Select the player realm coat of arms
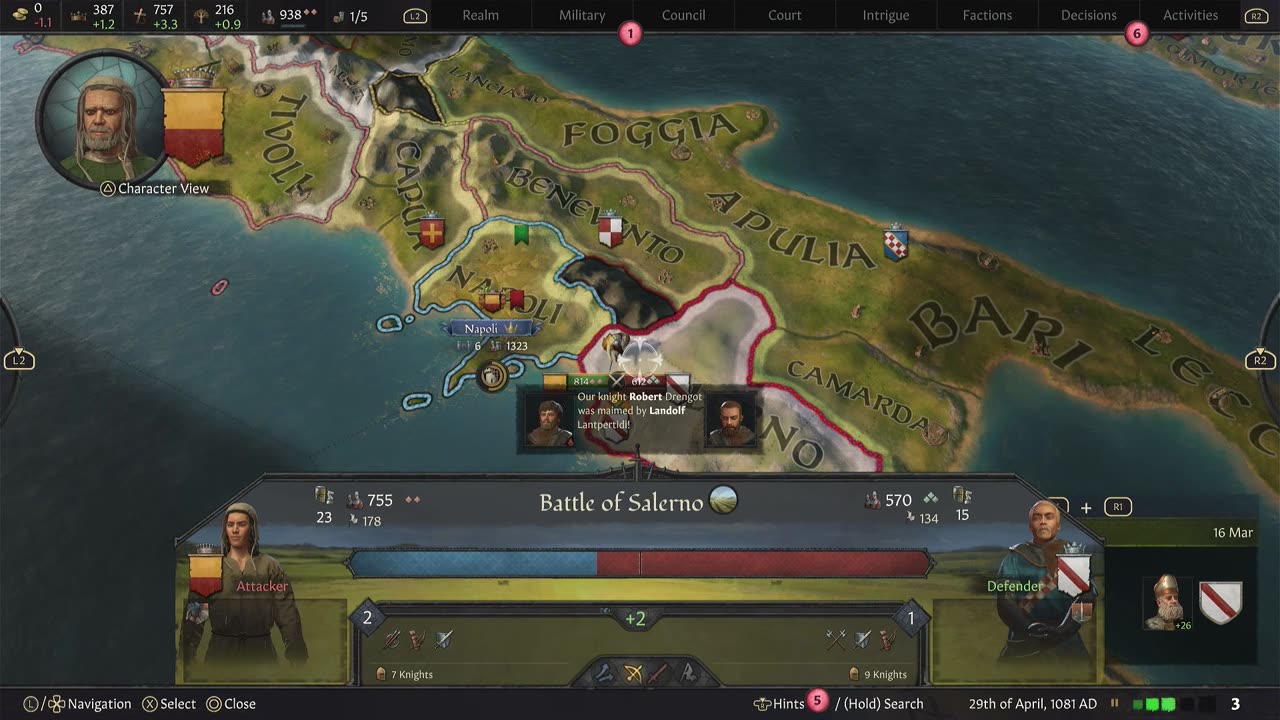Viewport: 1280px width, 720px height. (193, 127)
